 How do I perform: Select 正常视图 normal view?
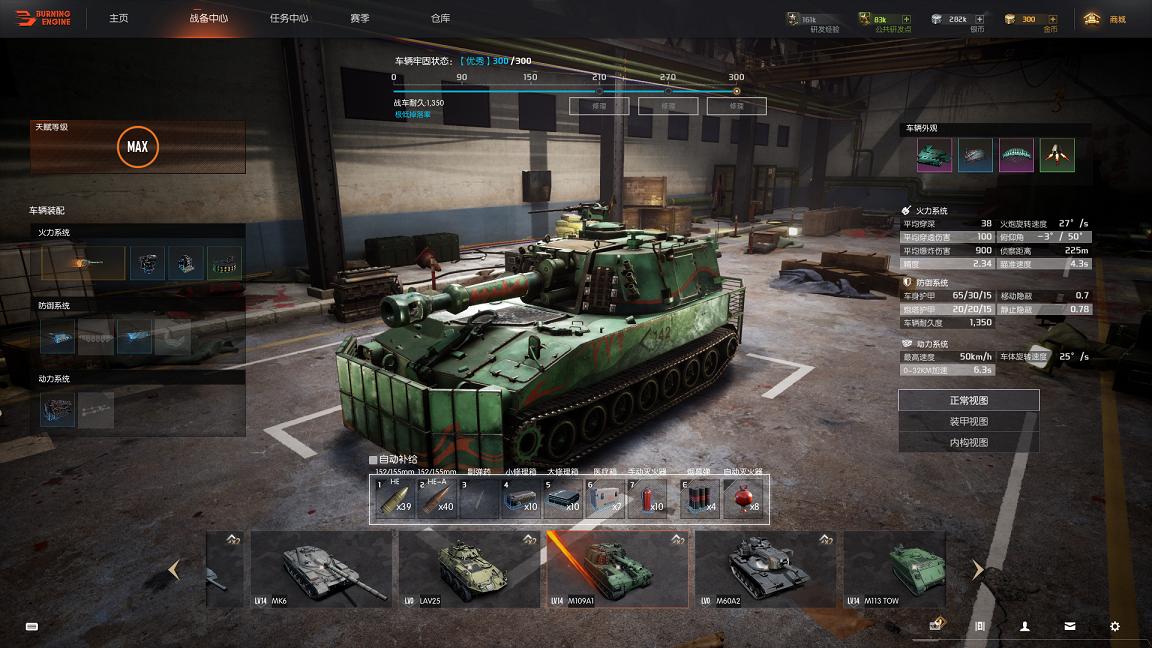[x=968, y=400]
